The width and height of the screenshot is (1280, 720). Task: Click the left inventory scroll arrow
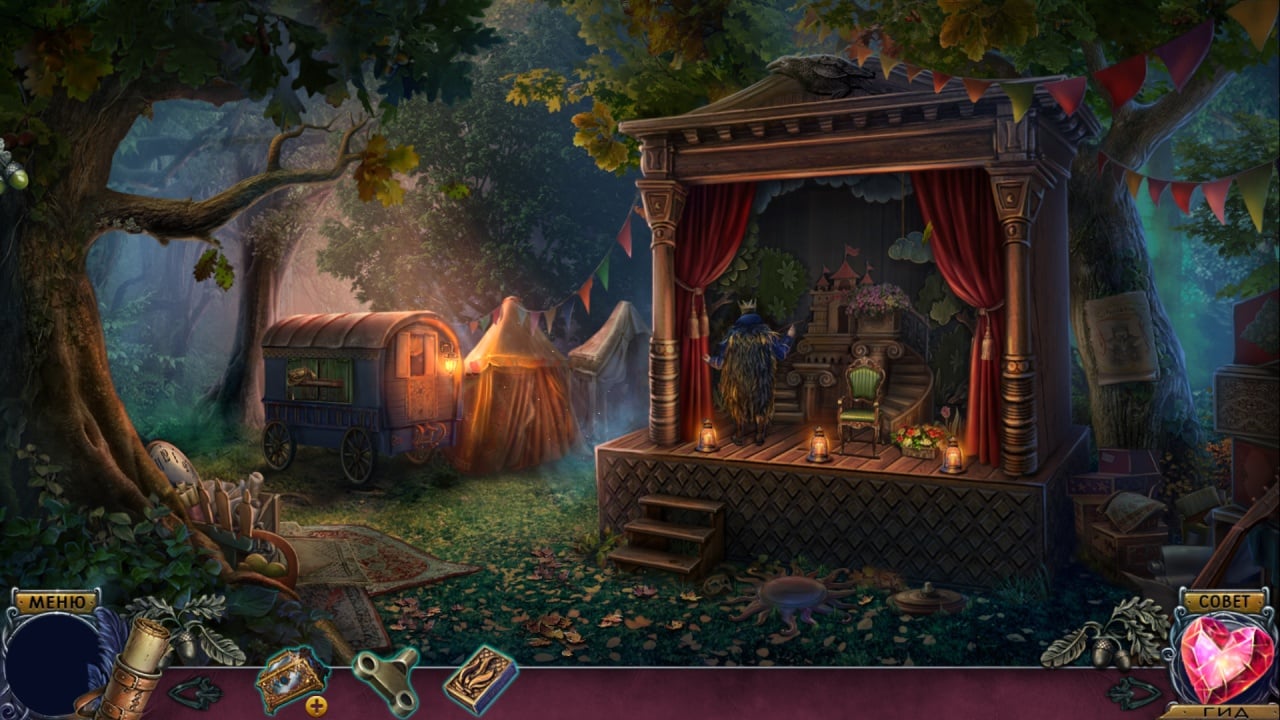[194, 691]
